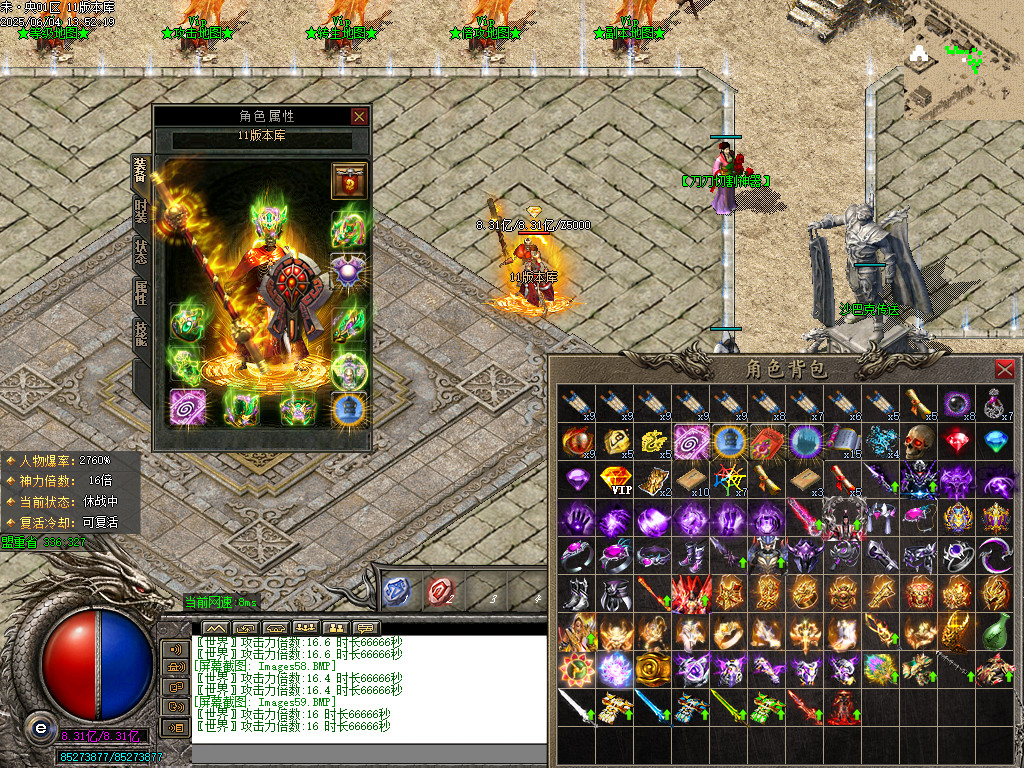The height and width of the screenshot is (768, 1024).
Task: Click the round 'e' button under the orb
Action: tap(40, 727)
